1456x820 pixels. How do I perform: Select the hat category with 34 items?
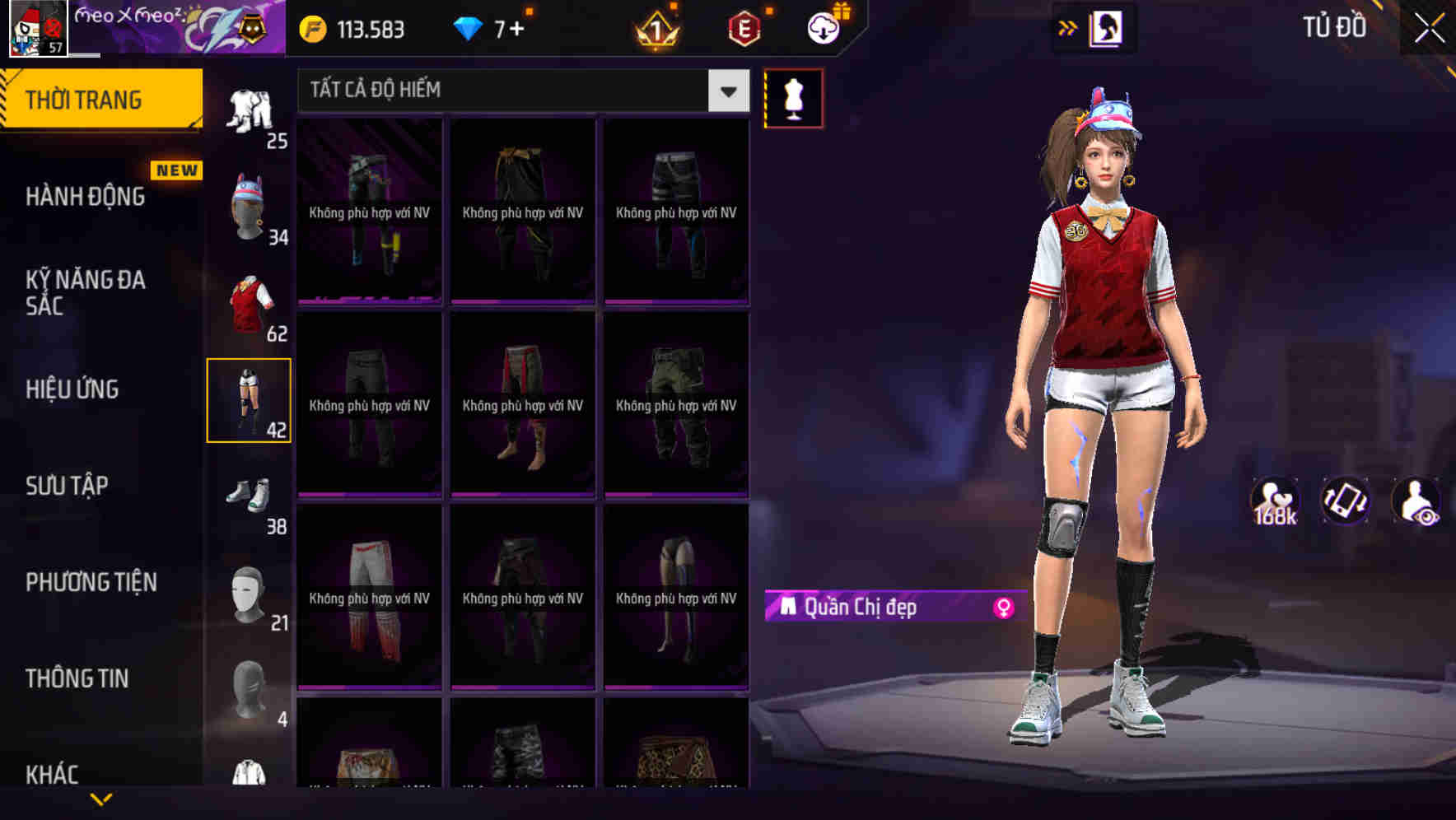pos(249,204)
